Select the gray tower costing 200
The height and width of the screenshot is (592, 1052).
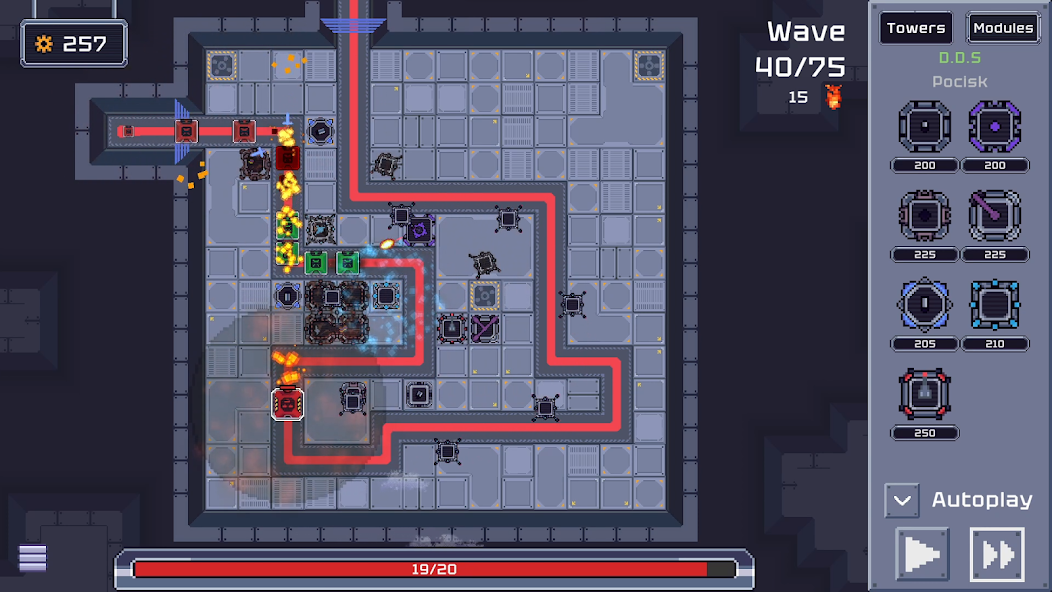tap(924, 127)
